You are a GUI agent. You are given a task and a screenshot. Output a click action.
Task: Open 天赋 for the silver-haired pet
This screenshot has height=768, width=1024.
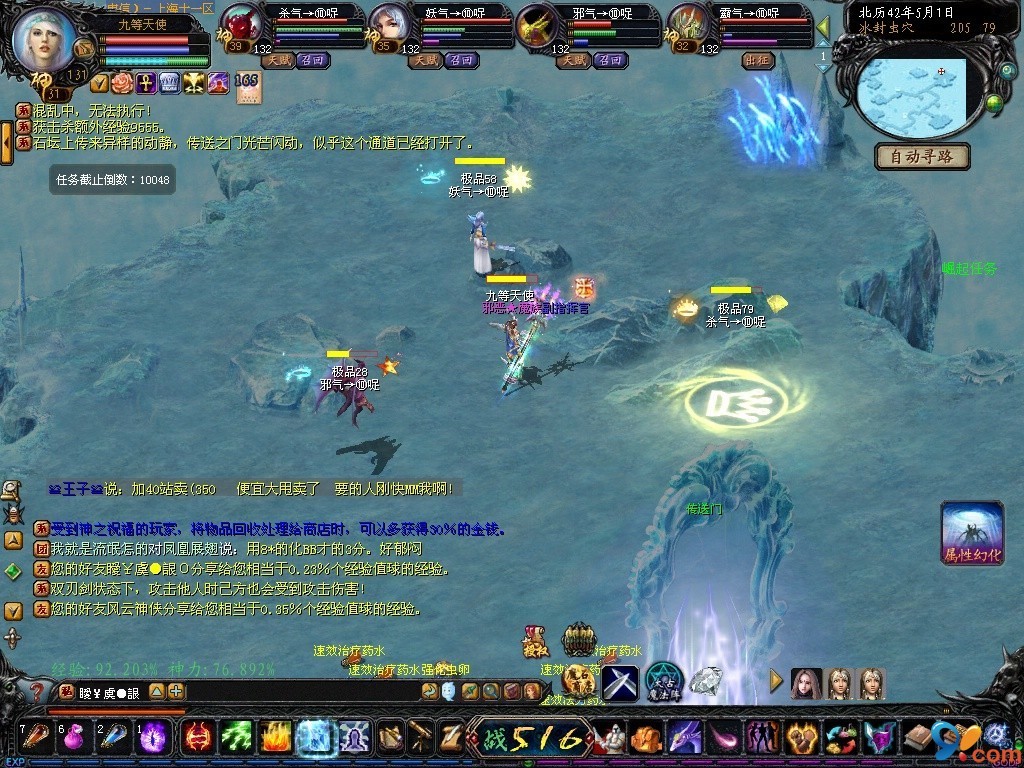click(x=426, y=60)
